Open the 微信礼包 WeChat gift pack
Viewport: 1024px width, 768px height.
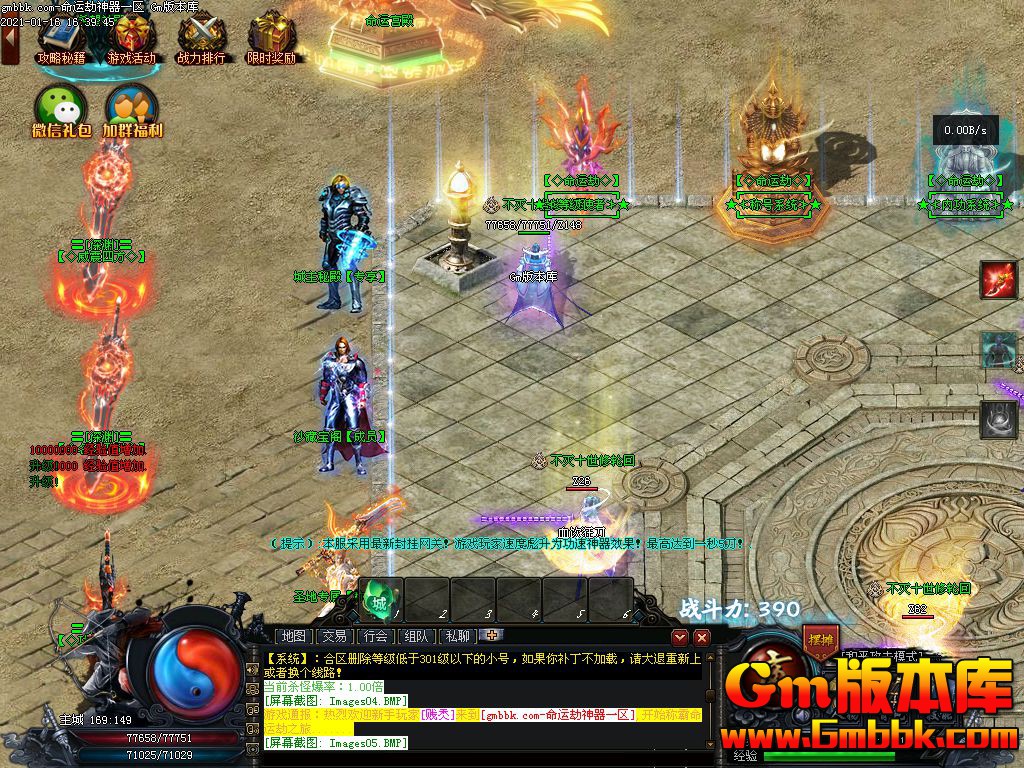(61, 108)
